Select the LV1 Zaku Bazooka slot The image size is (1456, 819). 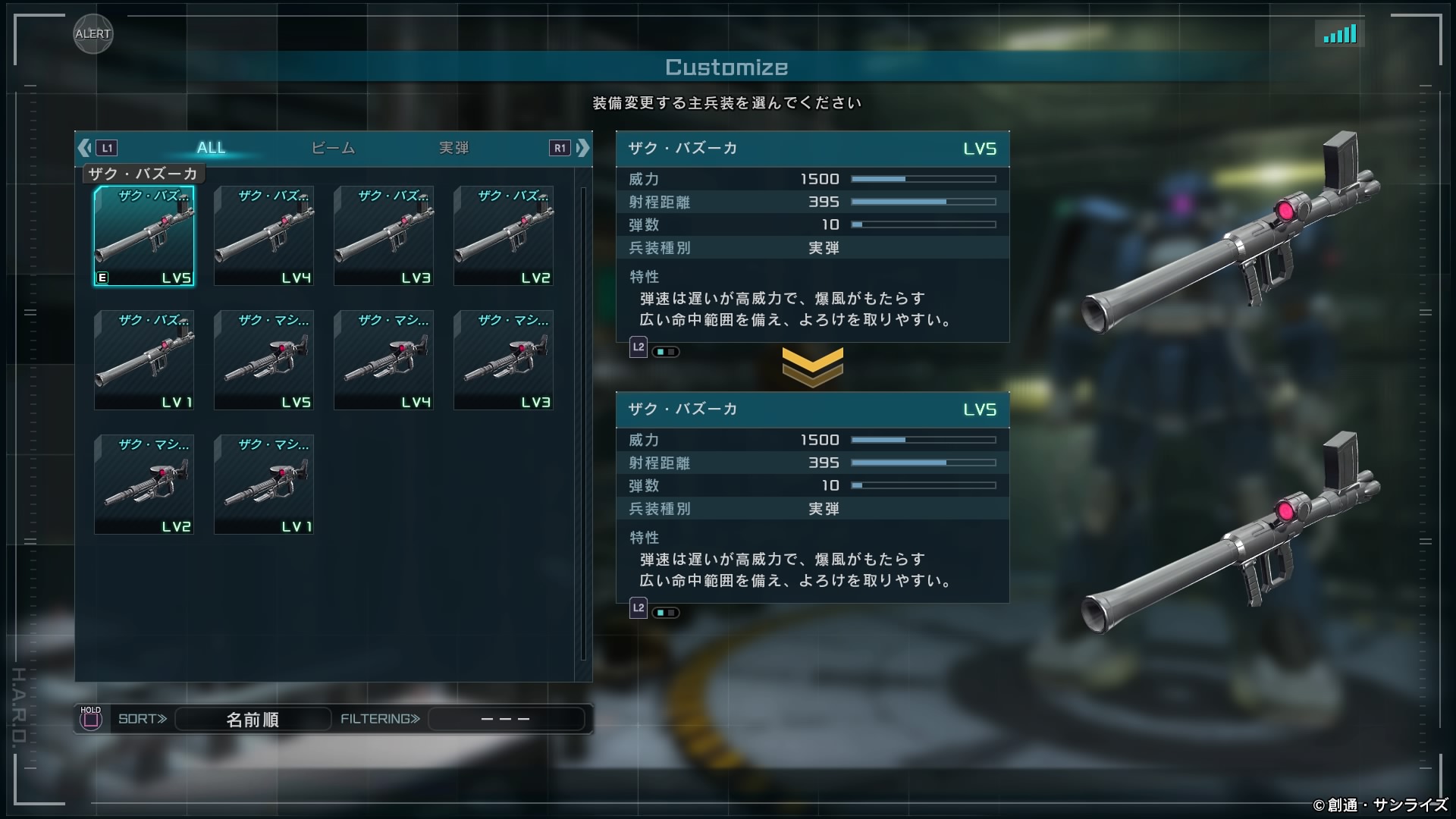144,360
